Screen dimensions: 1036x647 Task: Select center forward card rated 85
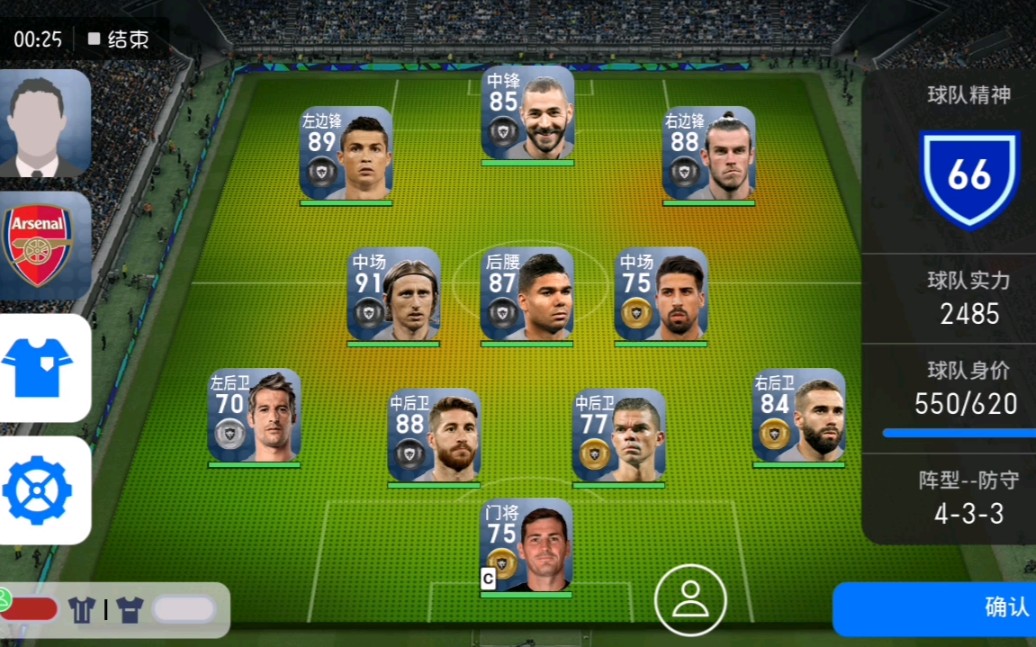(527, 113)
